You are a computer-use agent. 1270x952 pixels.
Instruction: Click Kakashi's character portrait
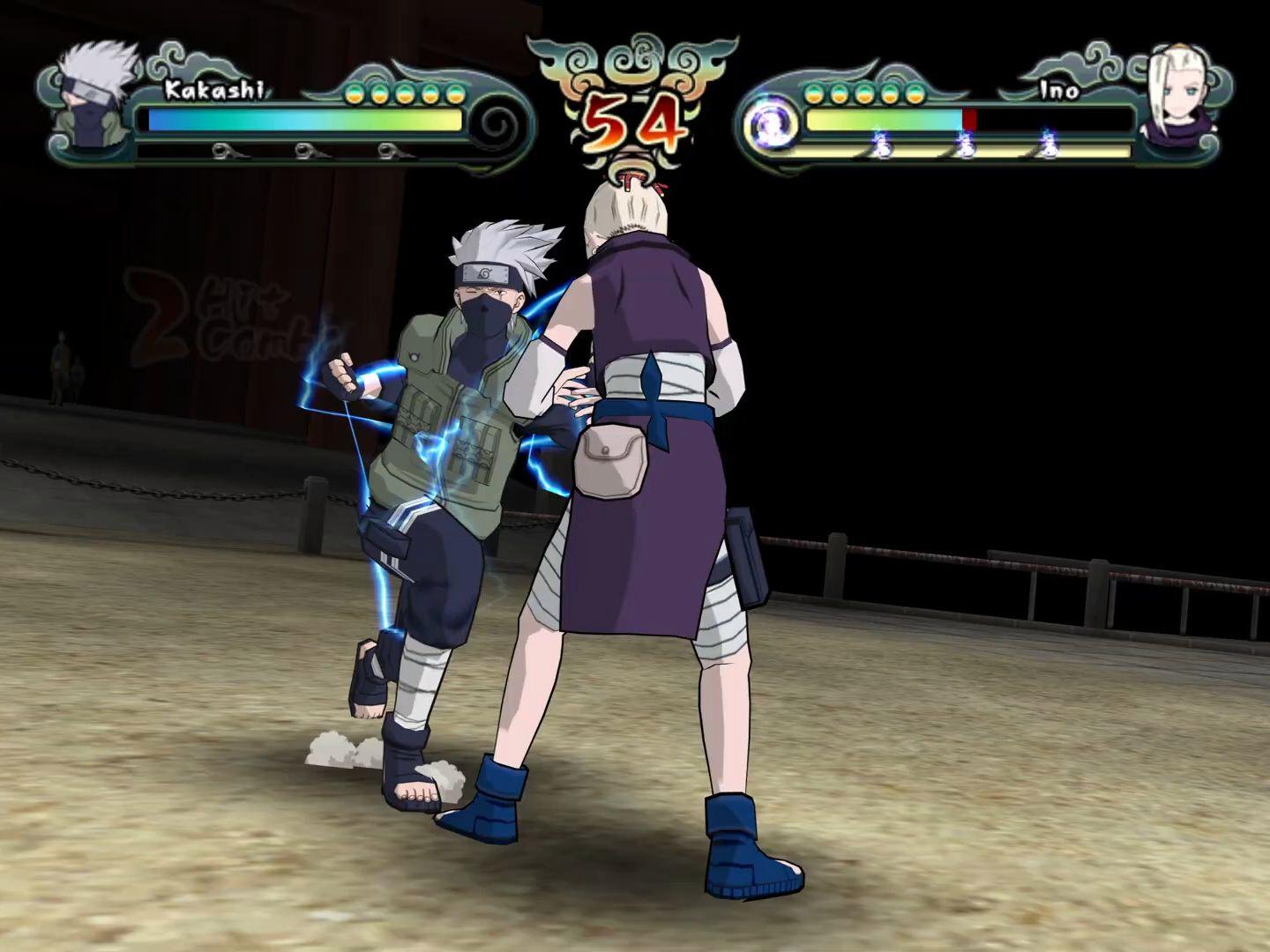pyautogui.click(x=94, y=96)
